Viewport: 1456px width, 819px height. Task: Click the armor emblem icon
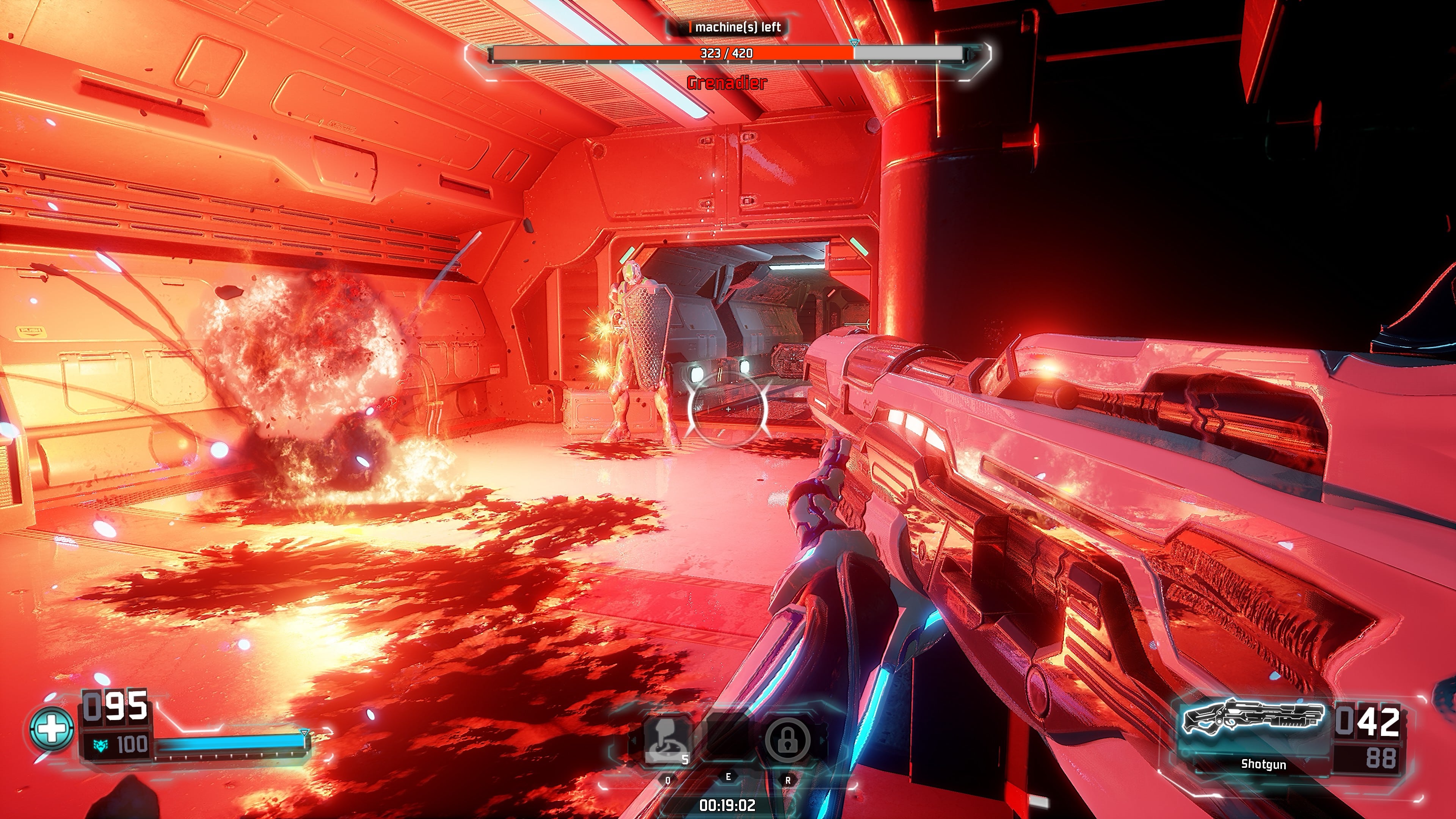point(100,745)
